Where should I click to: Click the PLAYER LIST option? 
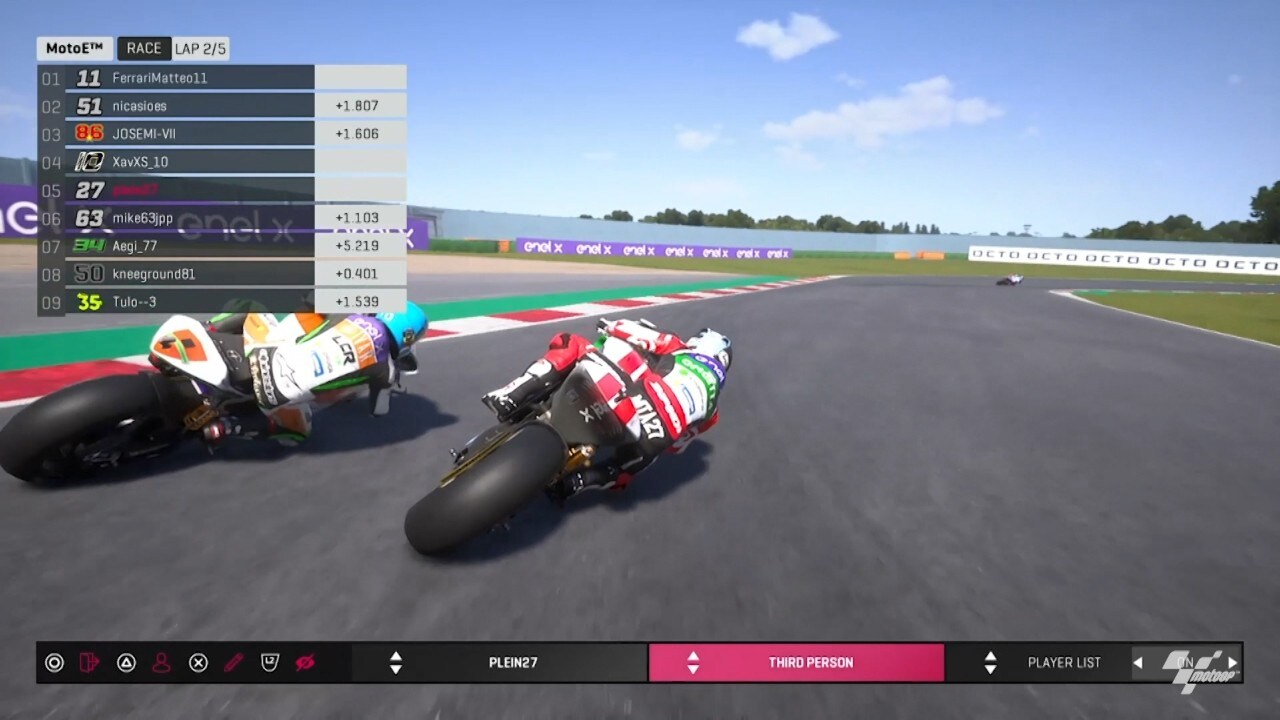point(1063,662)
